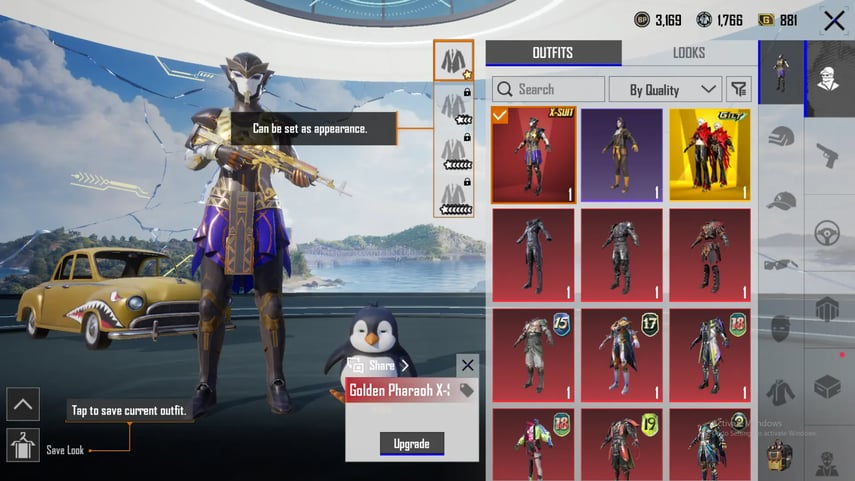Open the By Quality sort dropdown
The height and width of the screenshot is (481, 855).
664,89
